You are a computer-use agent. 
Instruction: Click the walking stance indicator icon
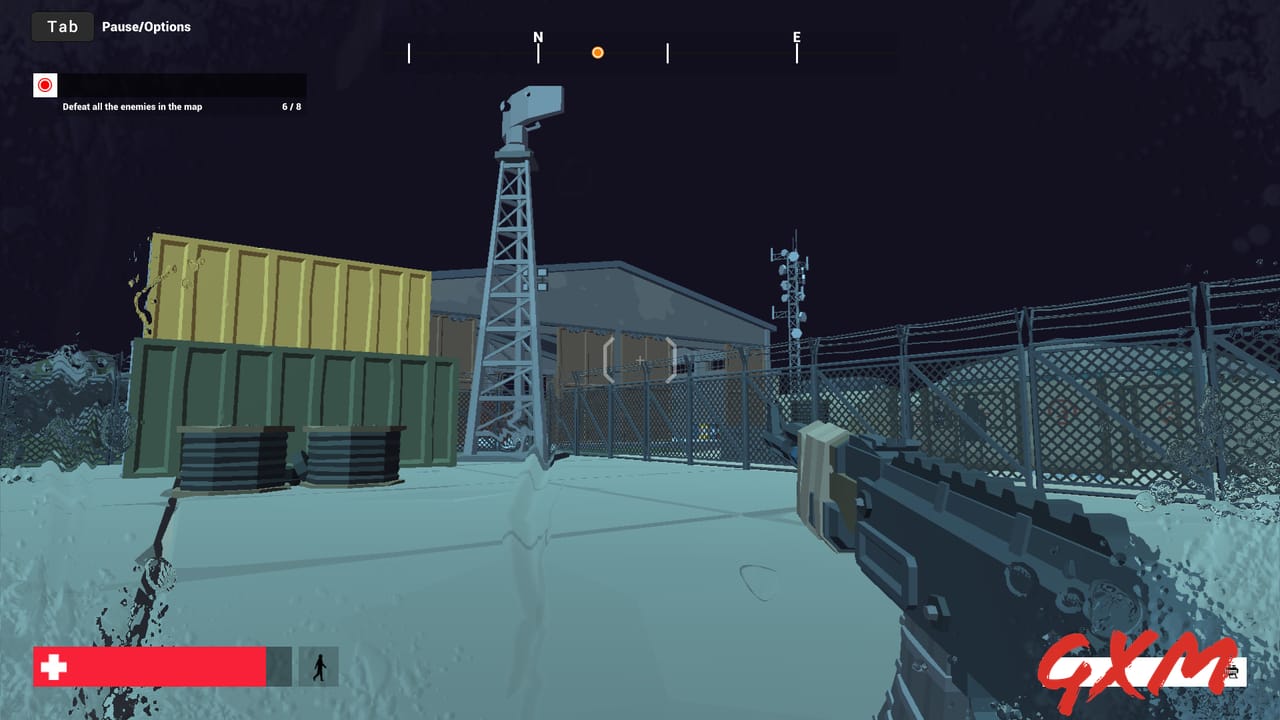tap(320, 666)
